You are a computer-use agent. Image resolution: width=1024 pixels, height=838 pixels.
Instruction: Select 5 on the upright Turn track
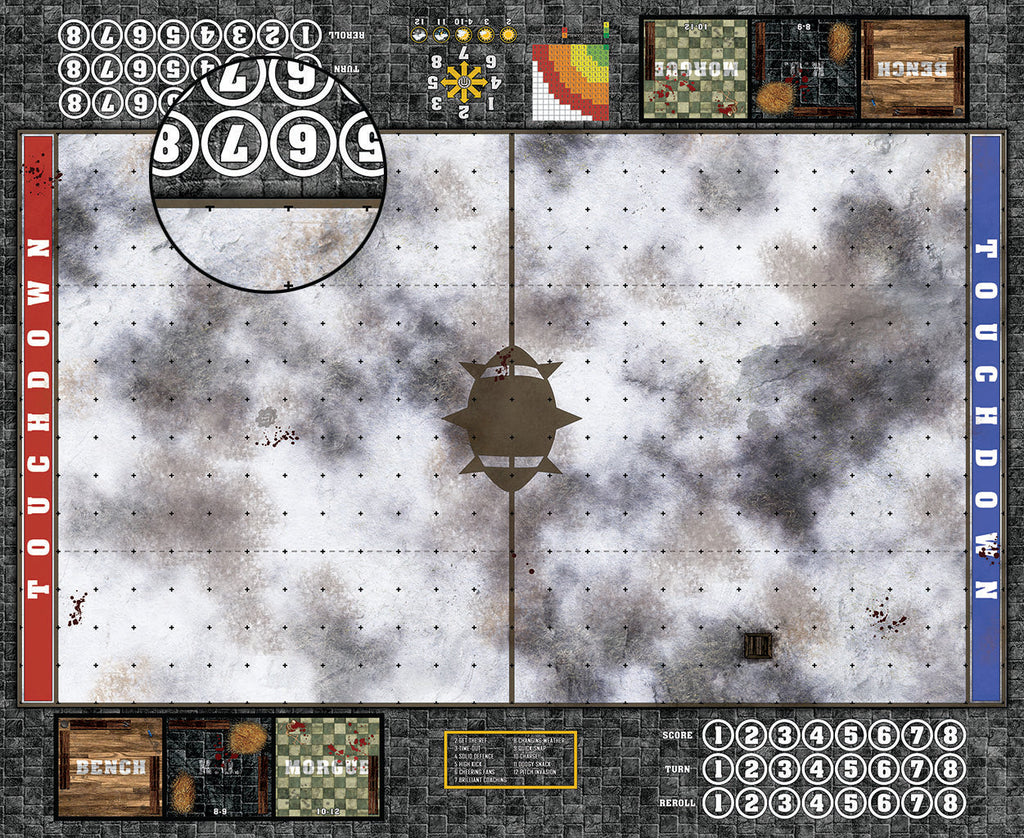pos(851,770)
